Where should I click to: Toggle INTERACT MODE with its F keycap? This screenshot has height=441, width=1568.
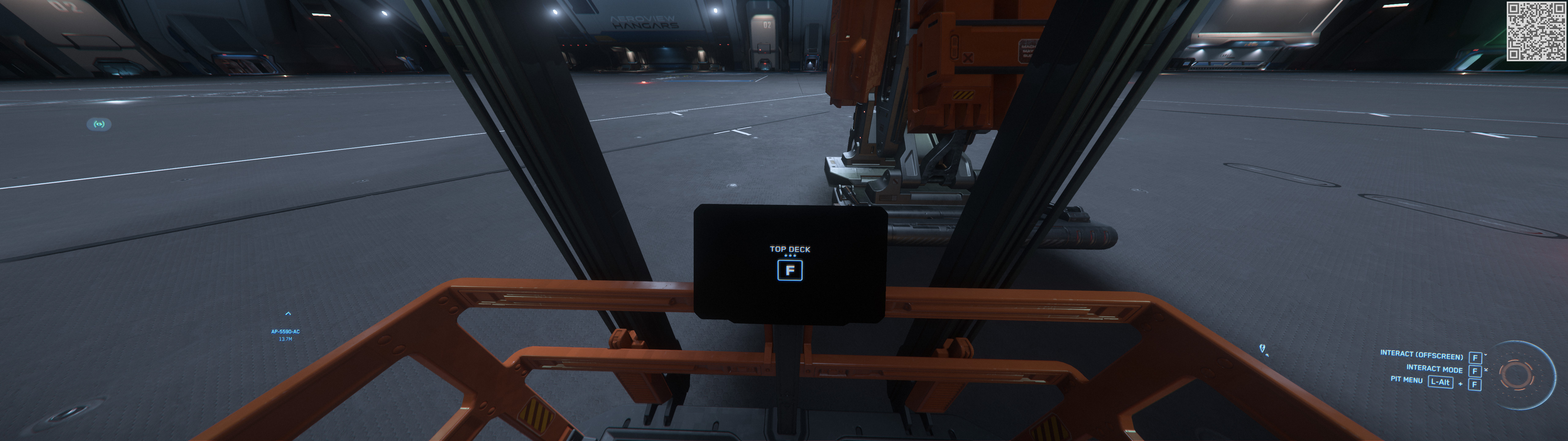(x=1475, y=371)
